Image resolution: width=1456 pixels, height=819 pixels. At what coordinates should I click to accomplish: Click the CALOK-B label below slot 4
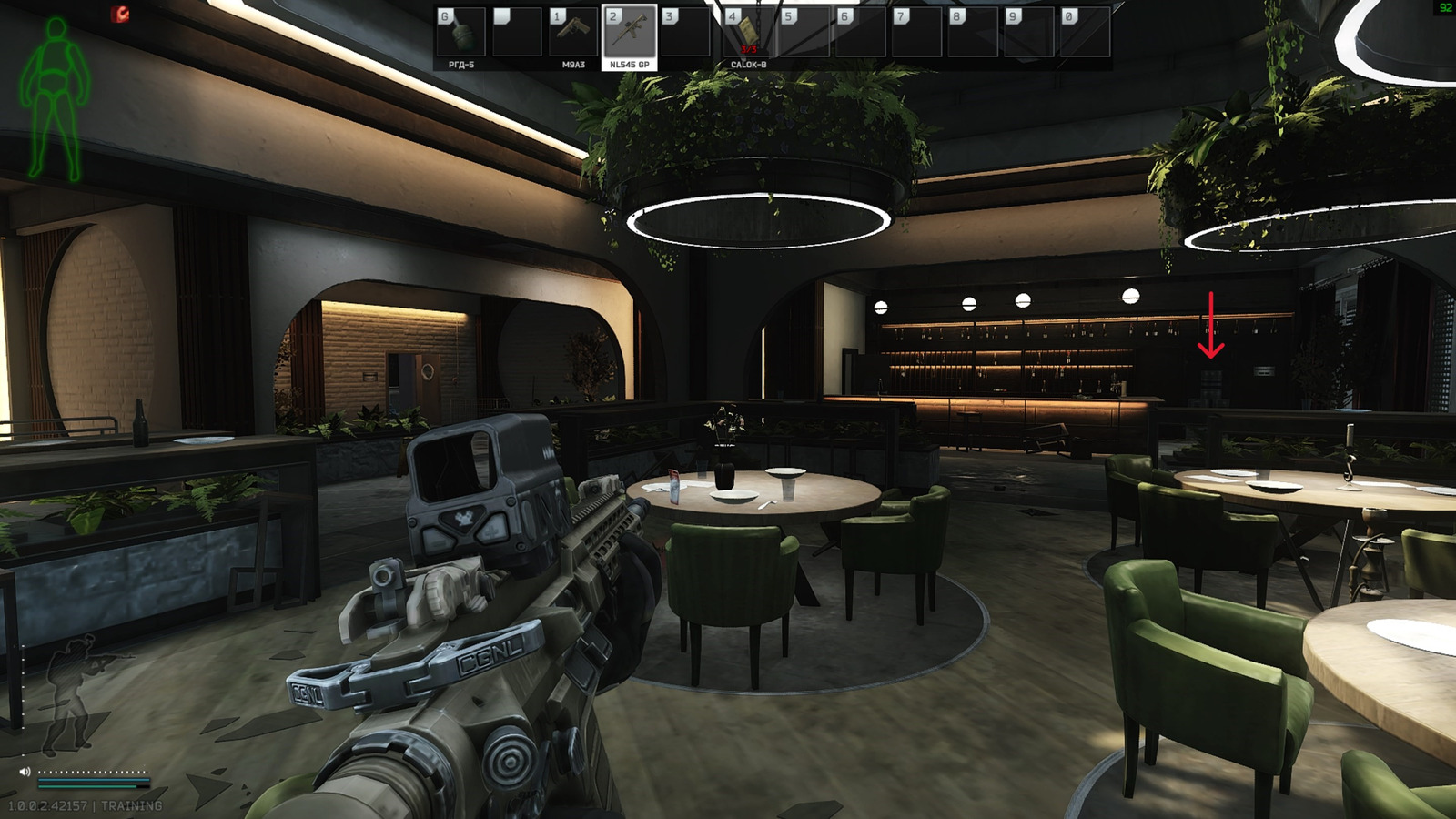tap(748, 65)
